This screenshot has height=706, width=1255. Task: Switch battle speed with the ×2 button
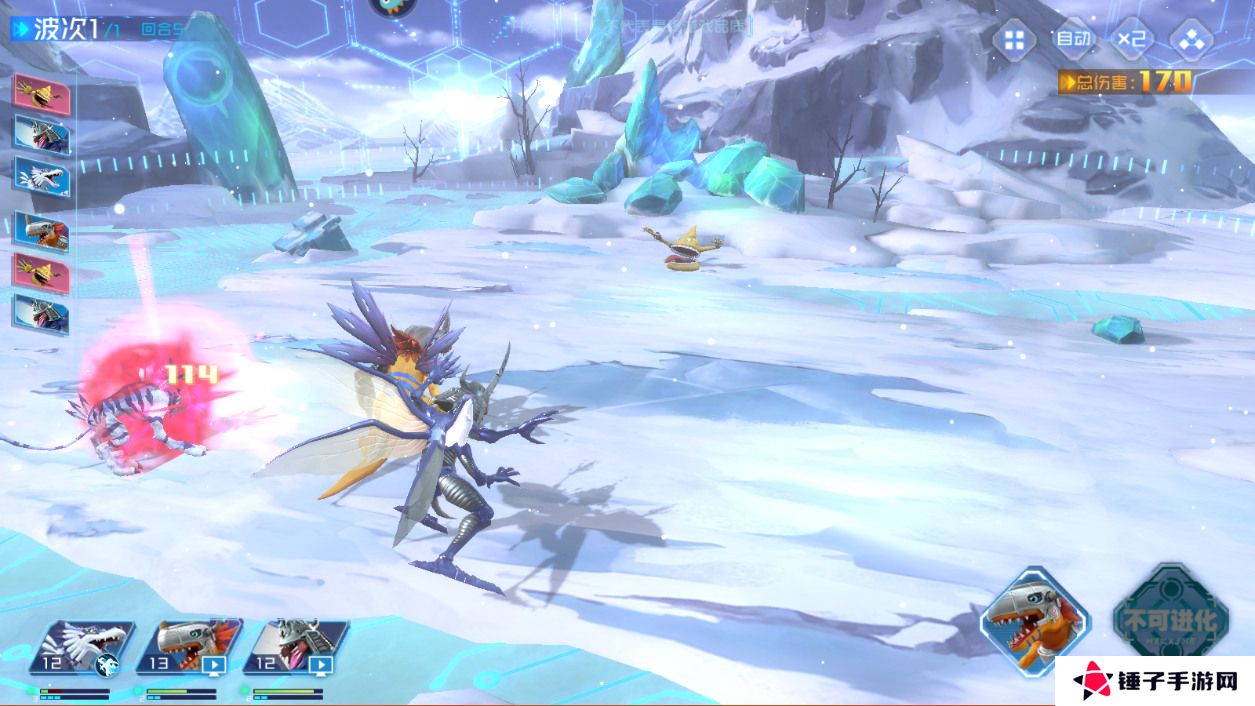1132,40
